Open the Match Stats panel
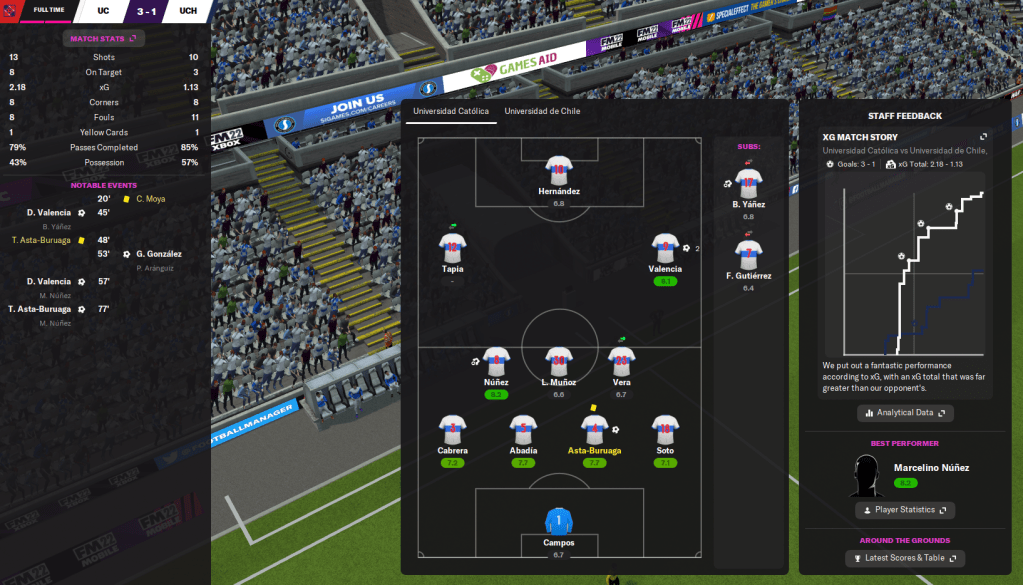 pyautogui.click(x=104, y=38)
